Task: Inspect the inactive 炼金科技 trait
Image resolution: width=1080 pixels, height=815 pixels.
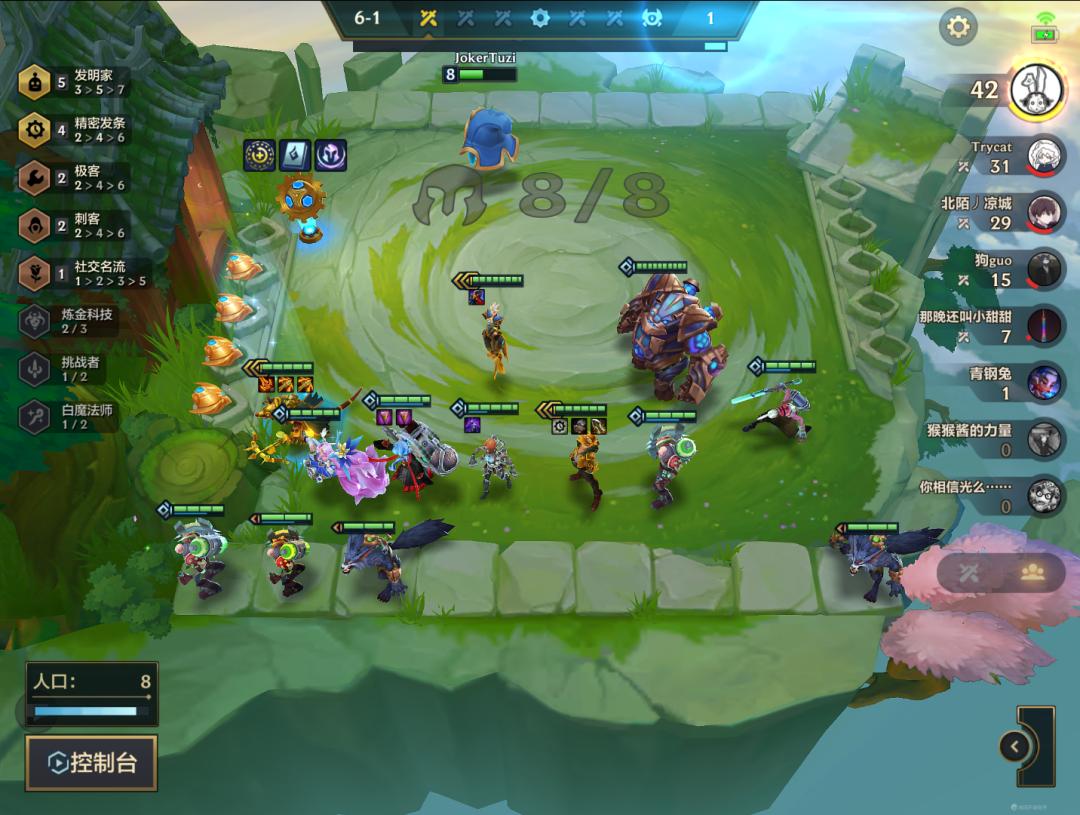Action: (36, 321)
